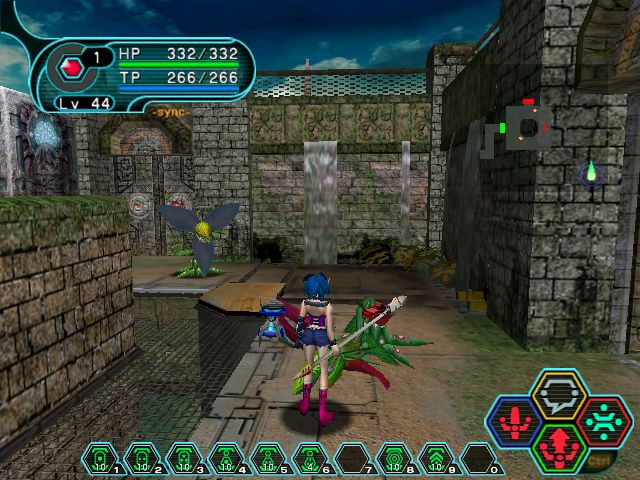The height and width of the screenshot is (480, 640).
Task: Select hotbar slot 1 item
Action: [x=100, y=459]
